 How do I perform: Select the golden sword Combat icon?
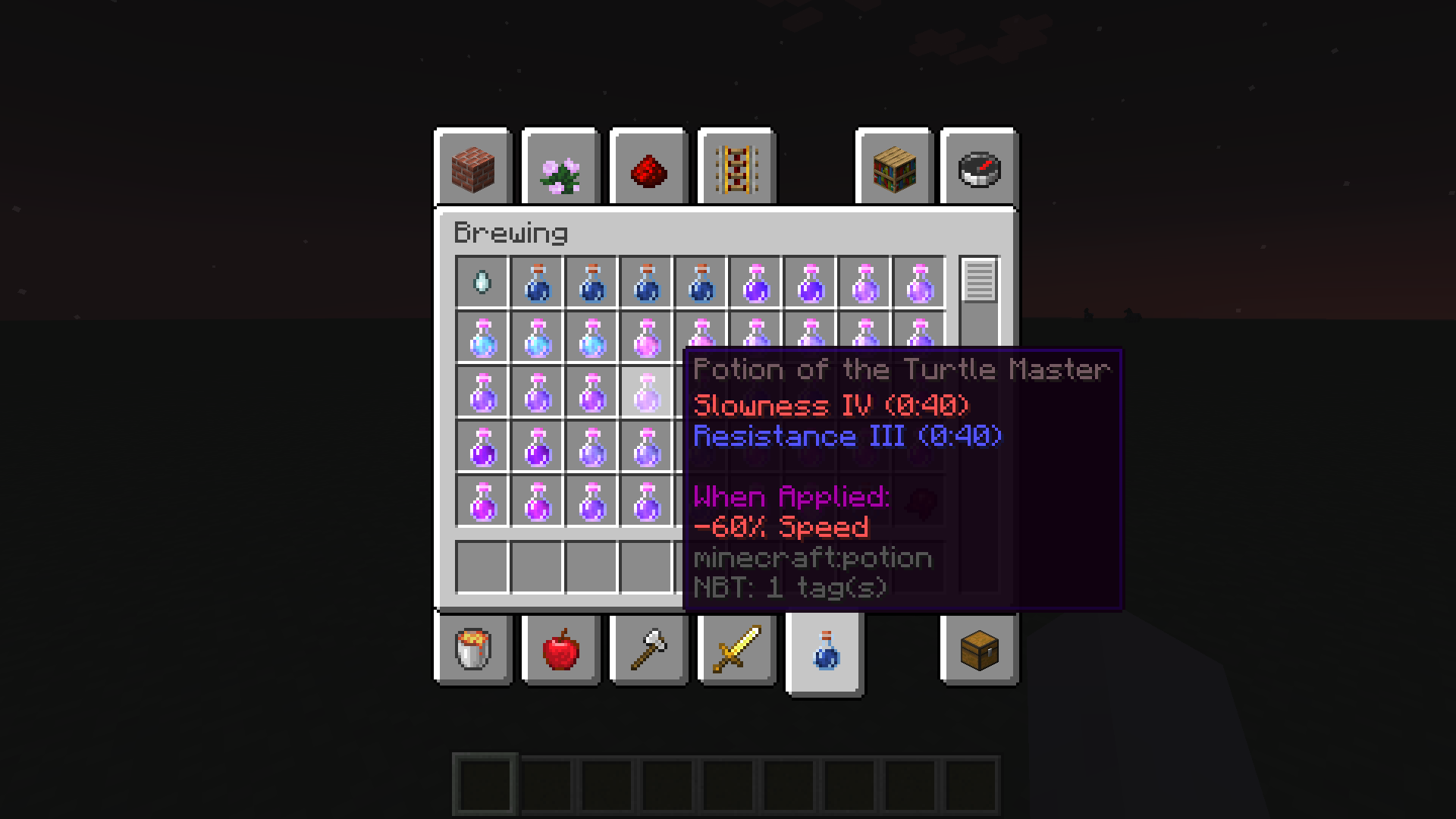[x=736, y=651]
